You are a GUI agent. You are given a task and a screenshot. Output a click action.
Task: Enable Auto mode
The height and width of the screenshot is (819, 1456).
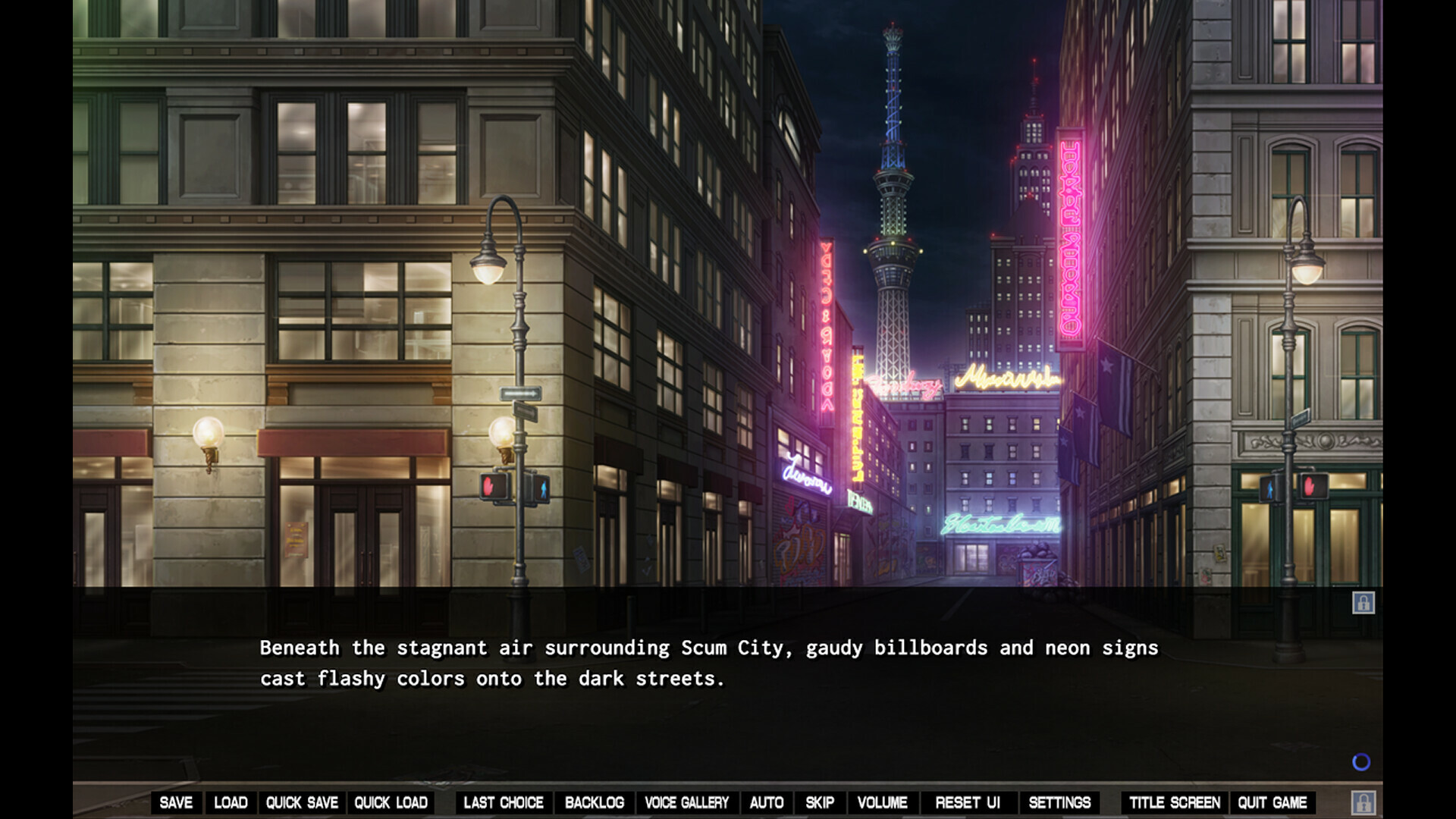[767, 802]
